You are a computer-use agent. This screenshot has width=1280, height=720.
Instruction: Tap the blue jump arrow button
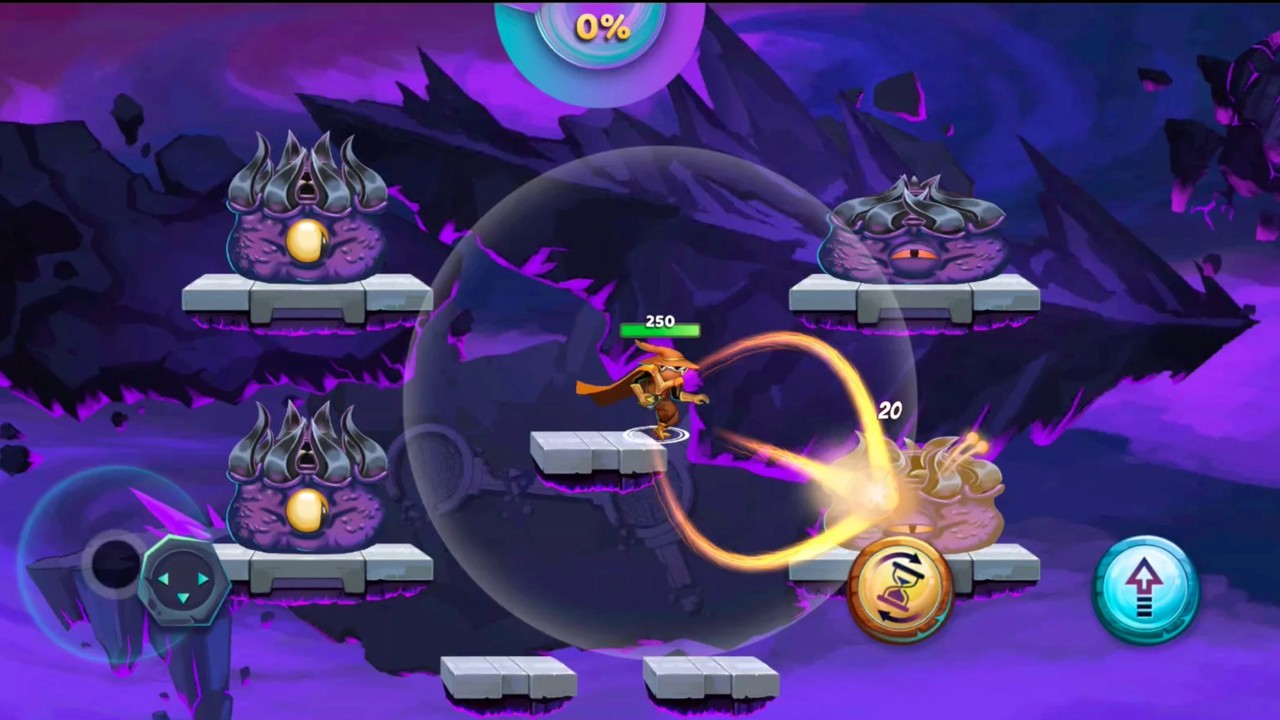[1145, 589]
